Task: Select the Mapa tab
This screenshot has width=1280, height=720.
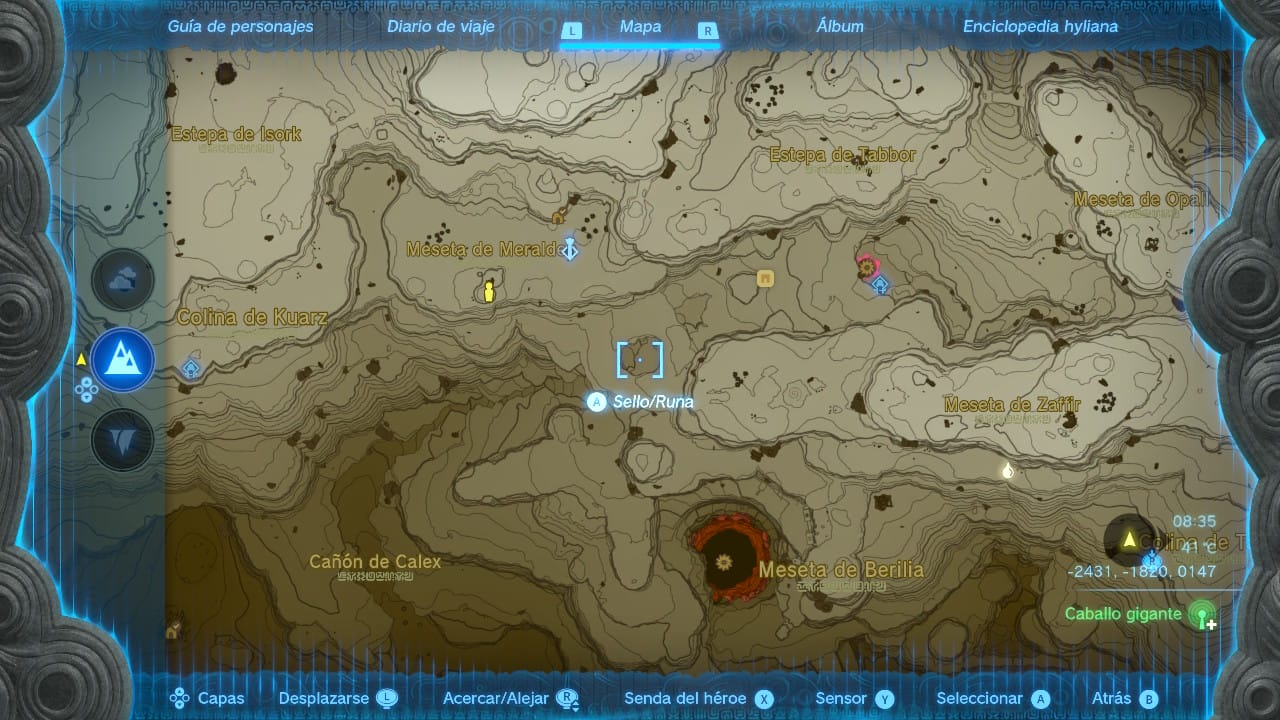Action: tap(640, 27)
